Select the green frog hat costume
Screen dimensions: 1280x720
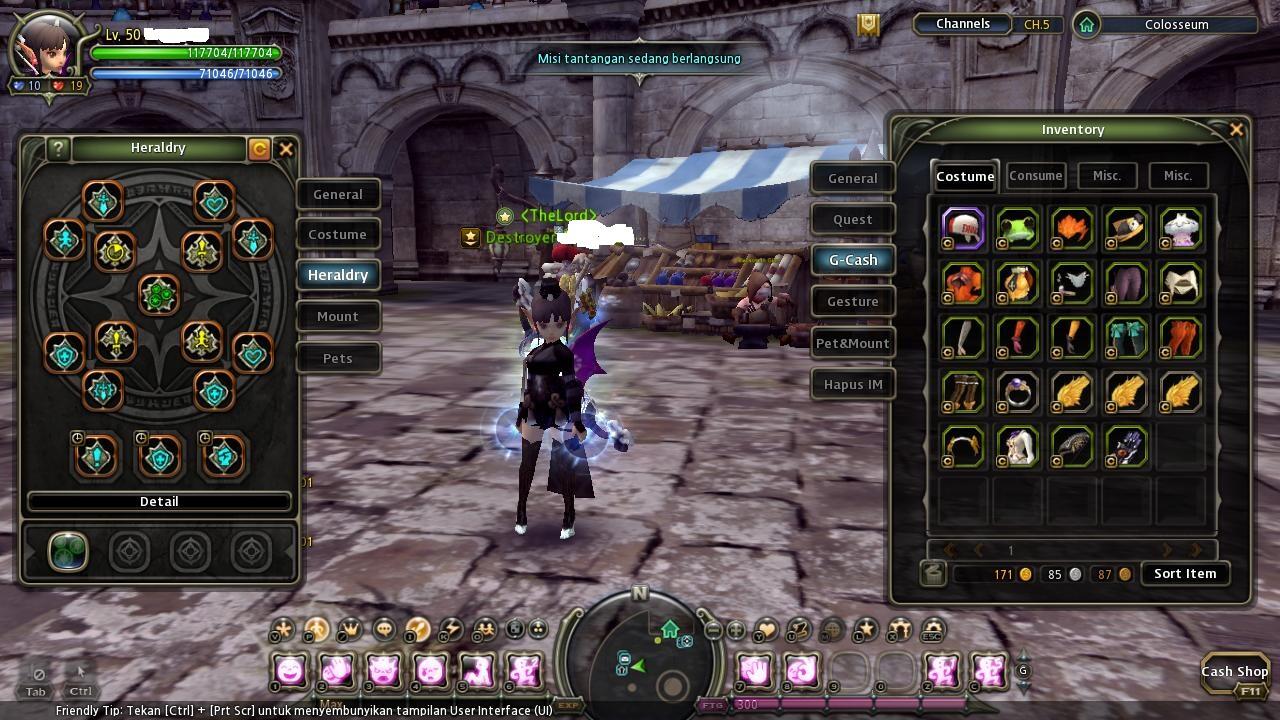(1018, 228)
